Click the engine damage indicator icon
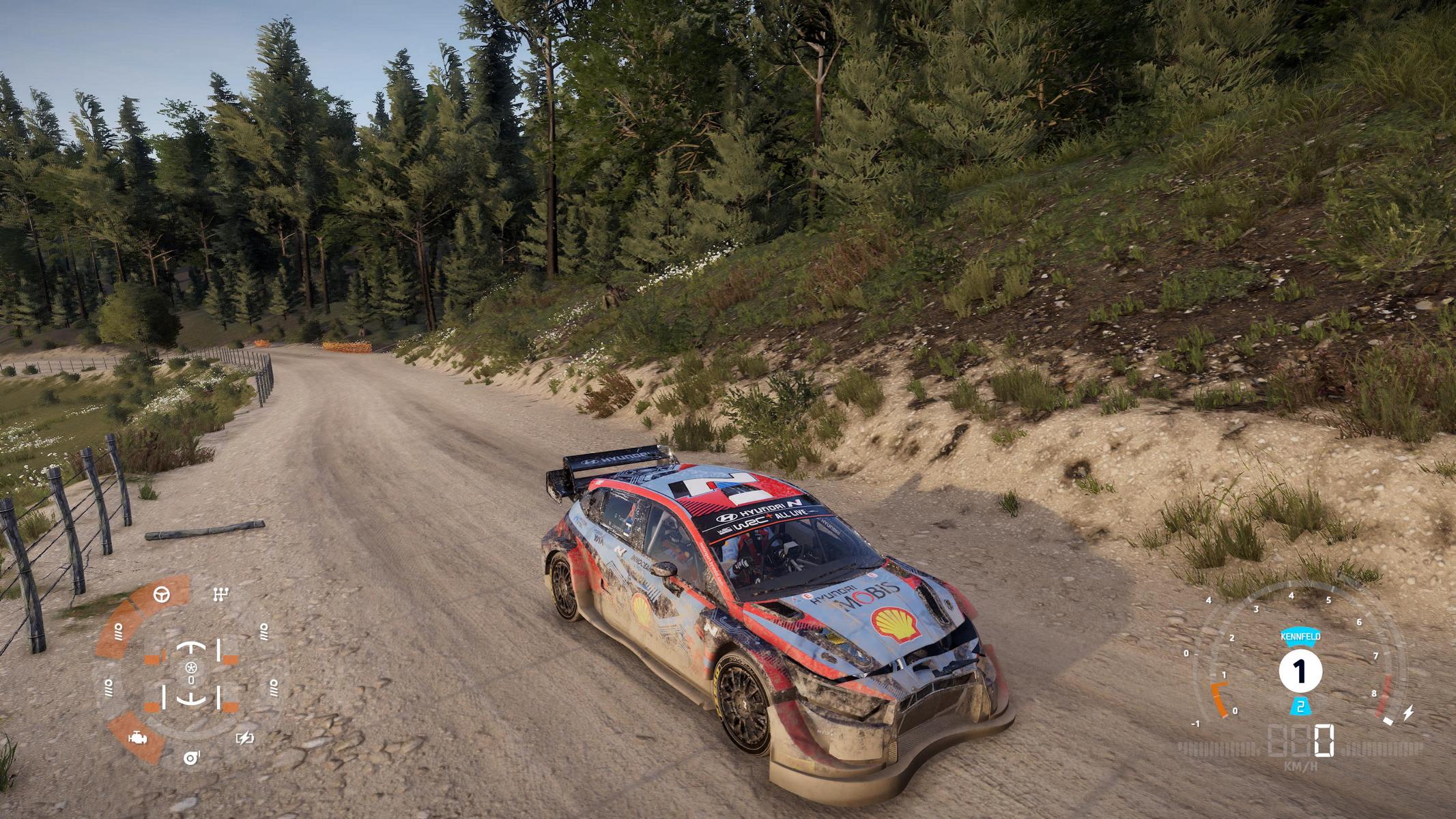Image resolution: width=1456 pixels, height=819 pixels. pos(137,738)
